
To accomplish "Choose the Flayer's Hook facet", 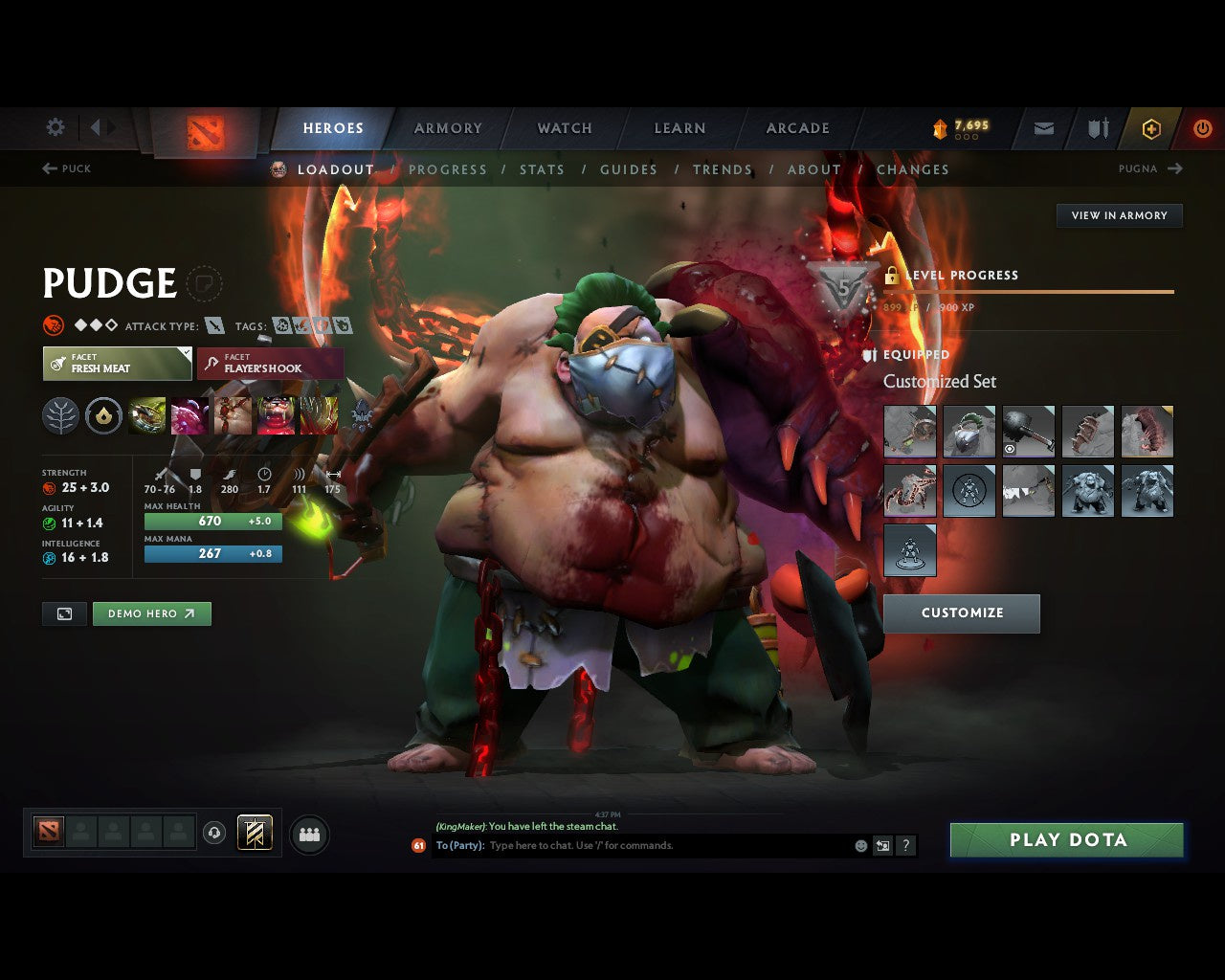I will pos(270,364).
